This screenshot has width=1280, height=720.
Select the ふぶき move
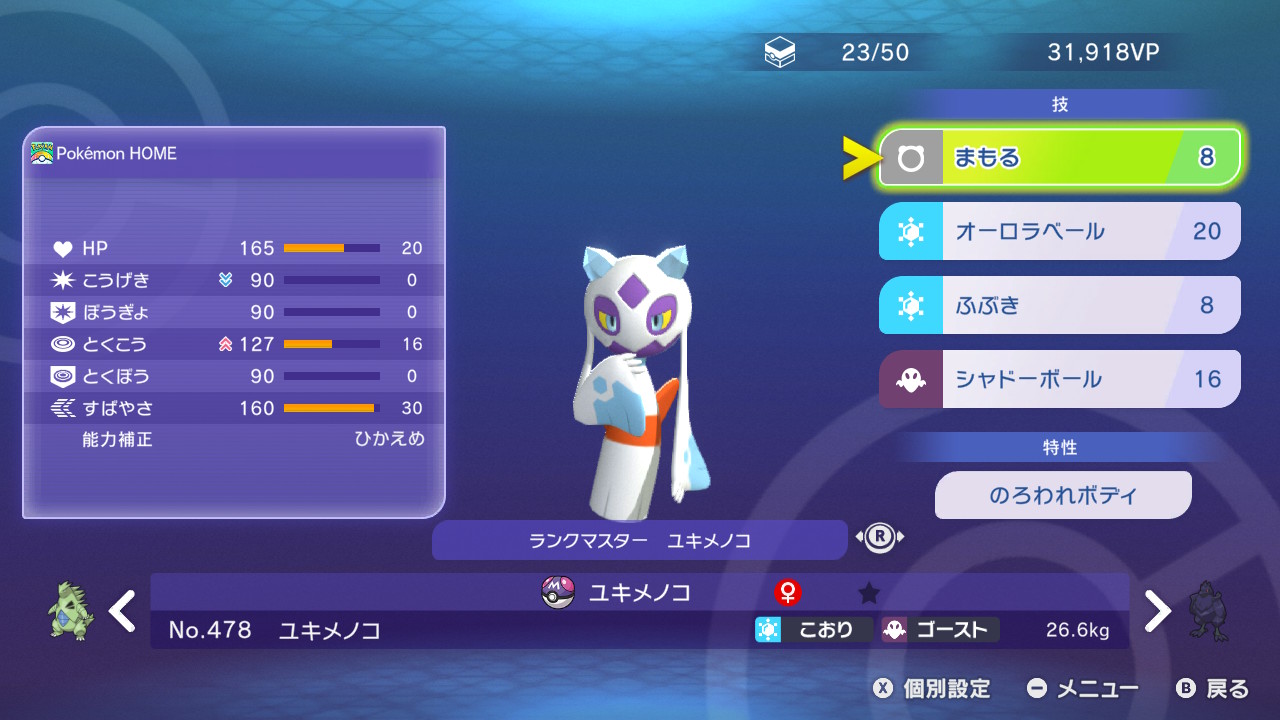tap(1060, 305)
